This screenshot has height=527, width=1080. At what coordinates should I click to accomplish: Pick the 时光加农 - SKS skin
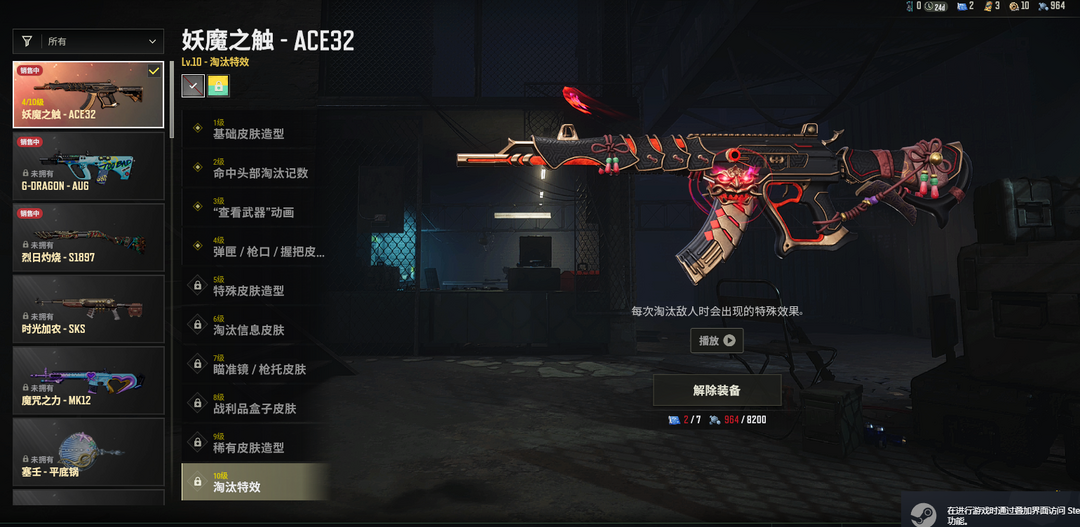(x=88, y=308)
